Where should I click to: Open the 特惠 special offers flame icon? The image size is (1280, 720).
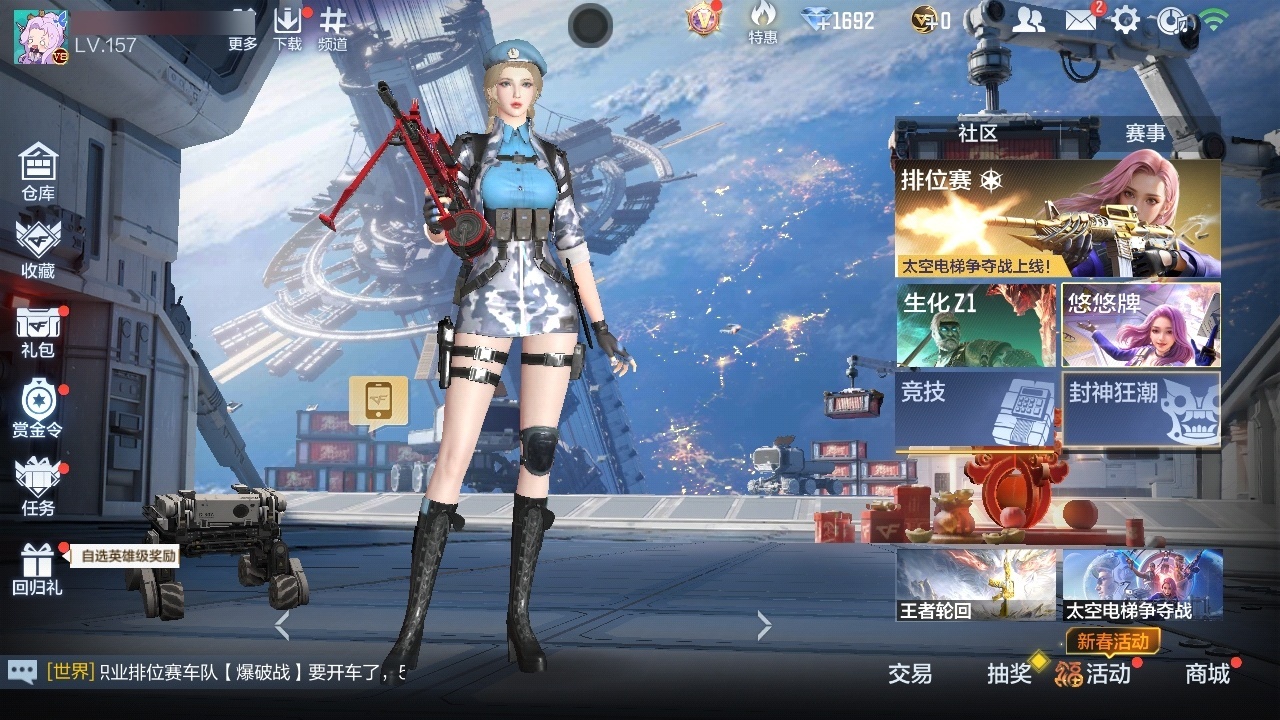point(763,25)
